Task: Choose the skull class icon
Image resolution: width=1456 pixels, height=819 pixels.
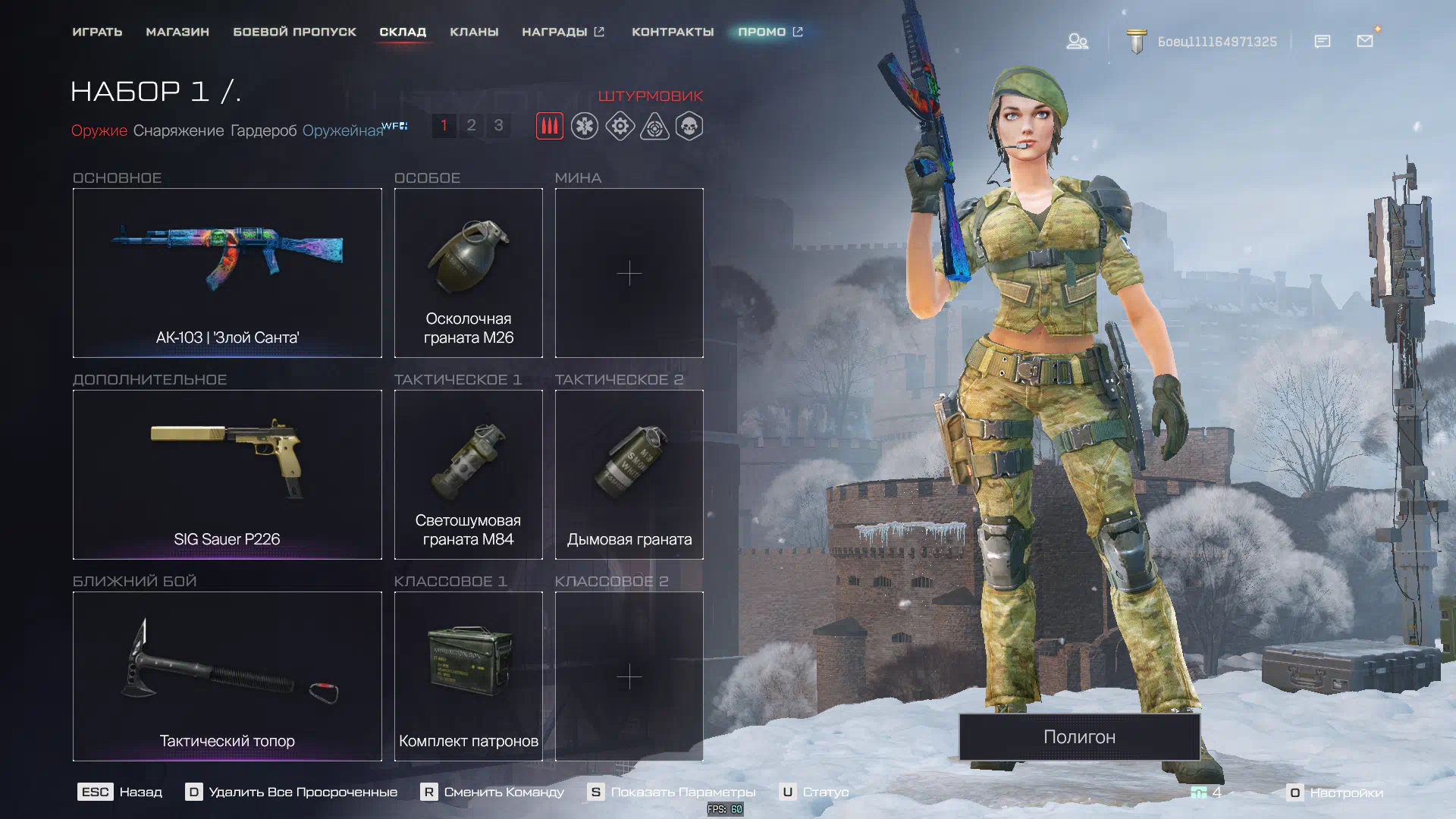Action: [x=689, y=126]
